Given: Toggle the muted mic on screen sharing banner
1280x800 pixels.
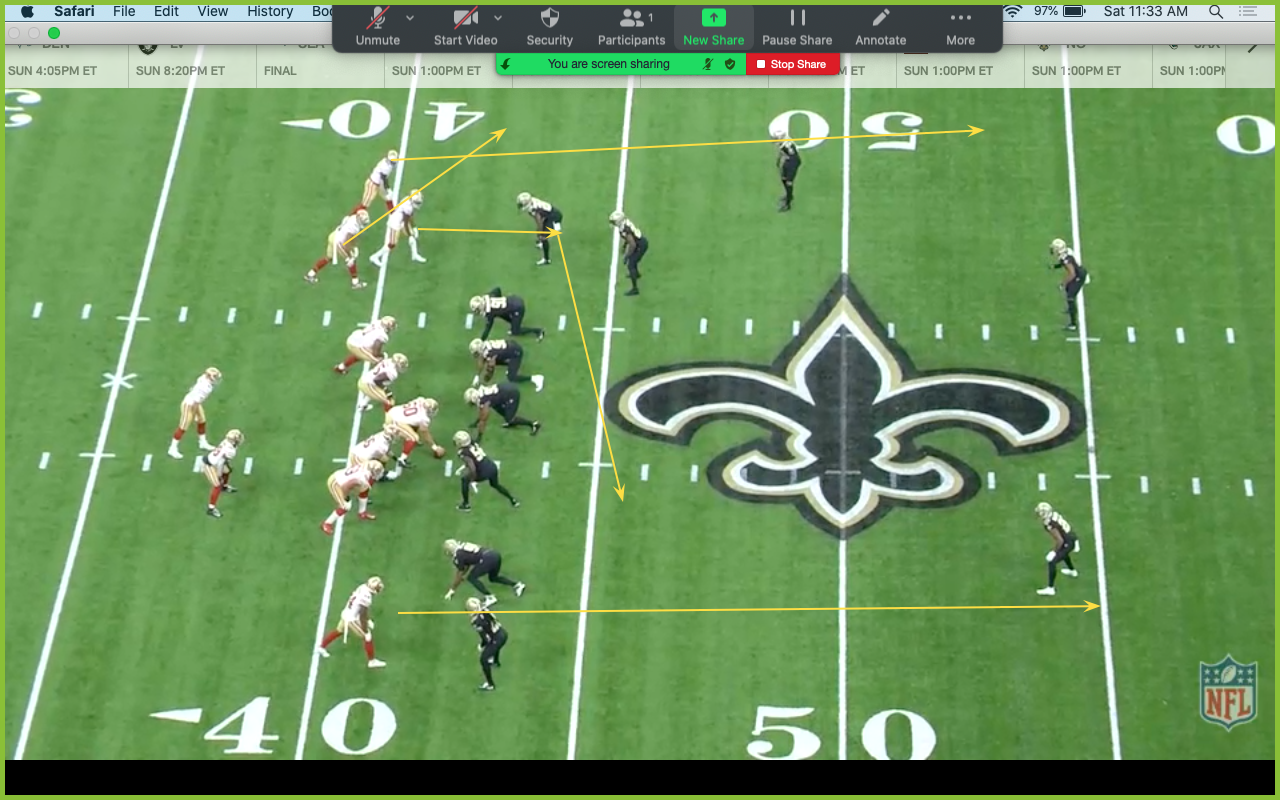Looking at the screenshot, I should pos(709,63).
